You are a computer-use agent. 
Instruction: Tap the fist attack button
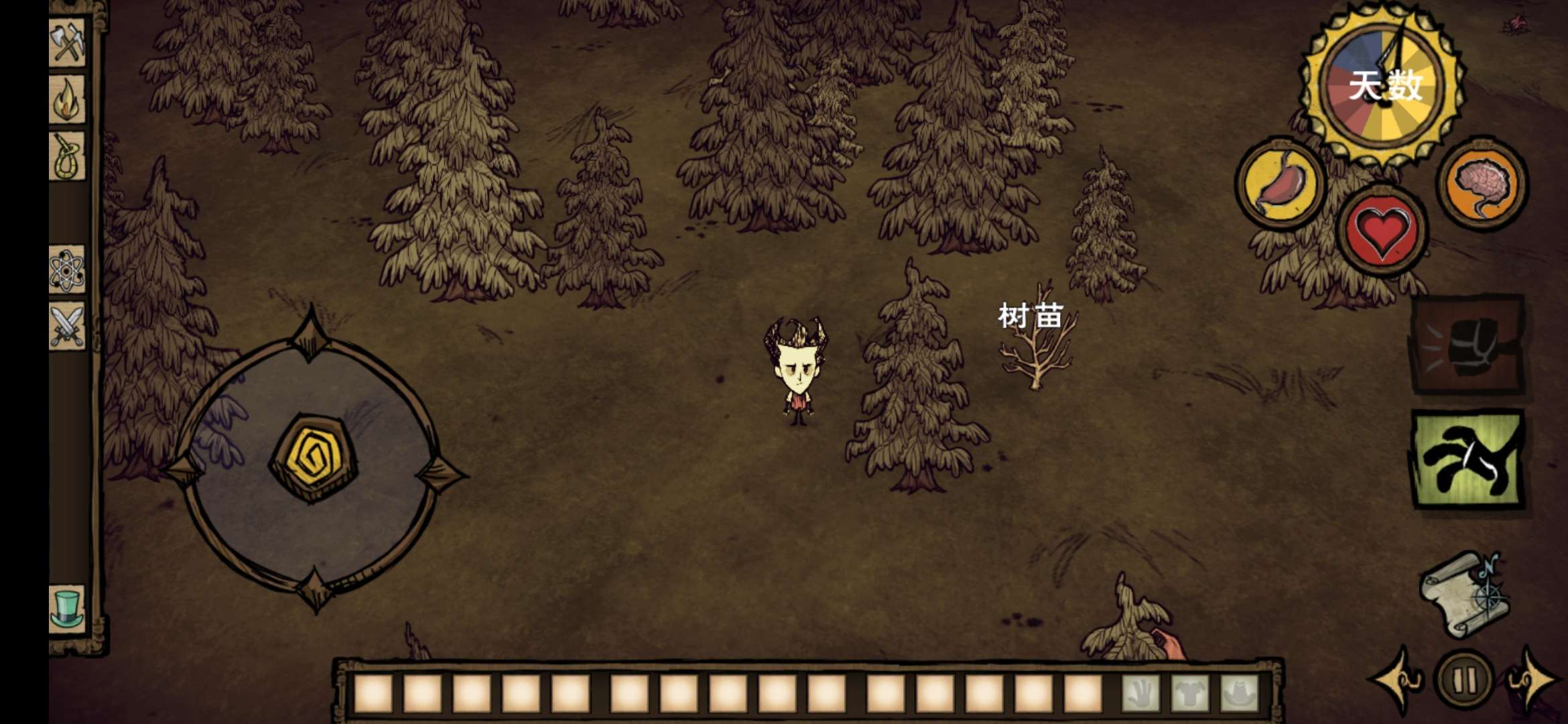click(1467, 345)
